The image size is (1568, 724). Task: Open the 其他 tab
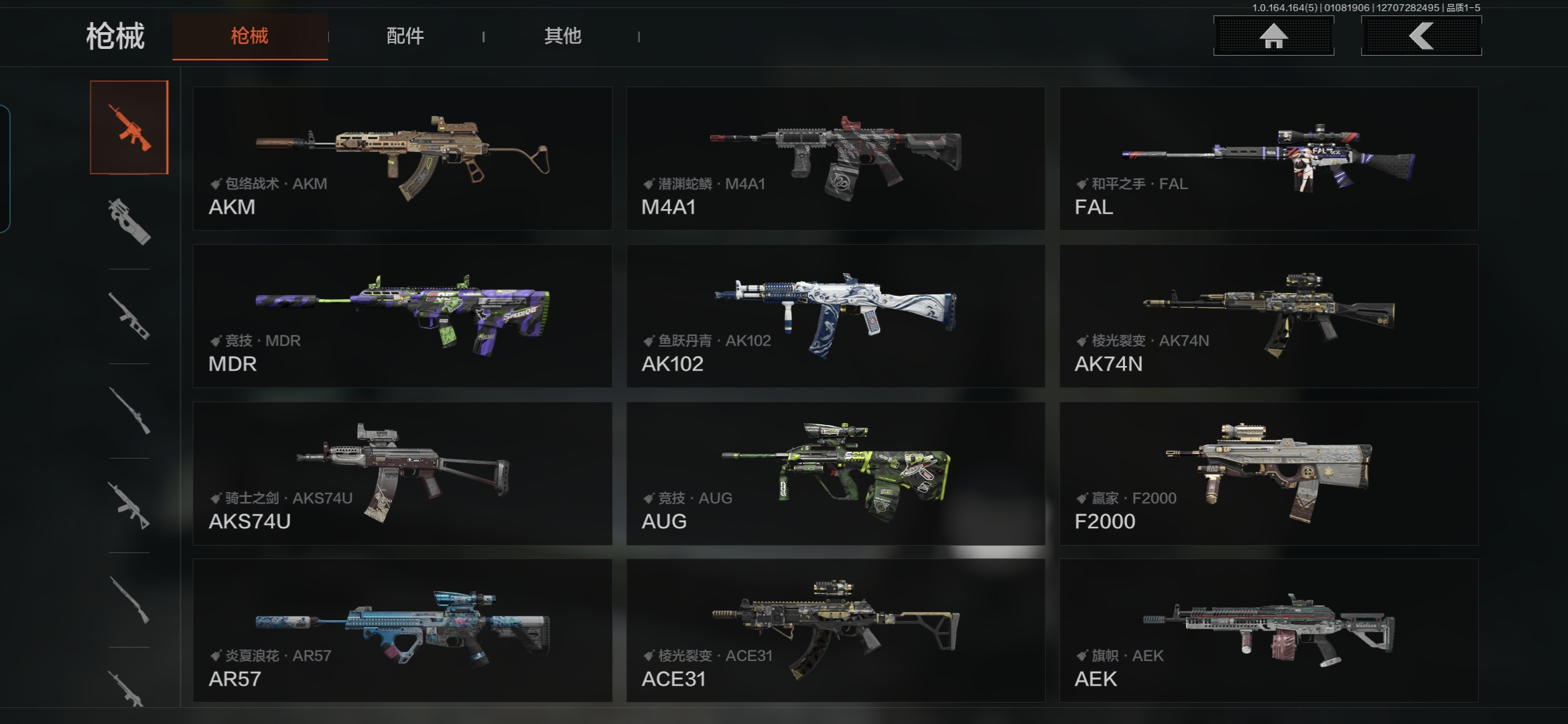pos(562,36)
